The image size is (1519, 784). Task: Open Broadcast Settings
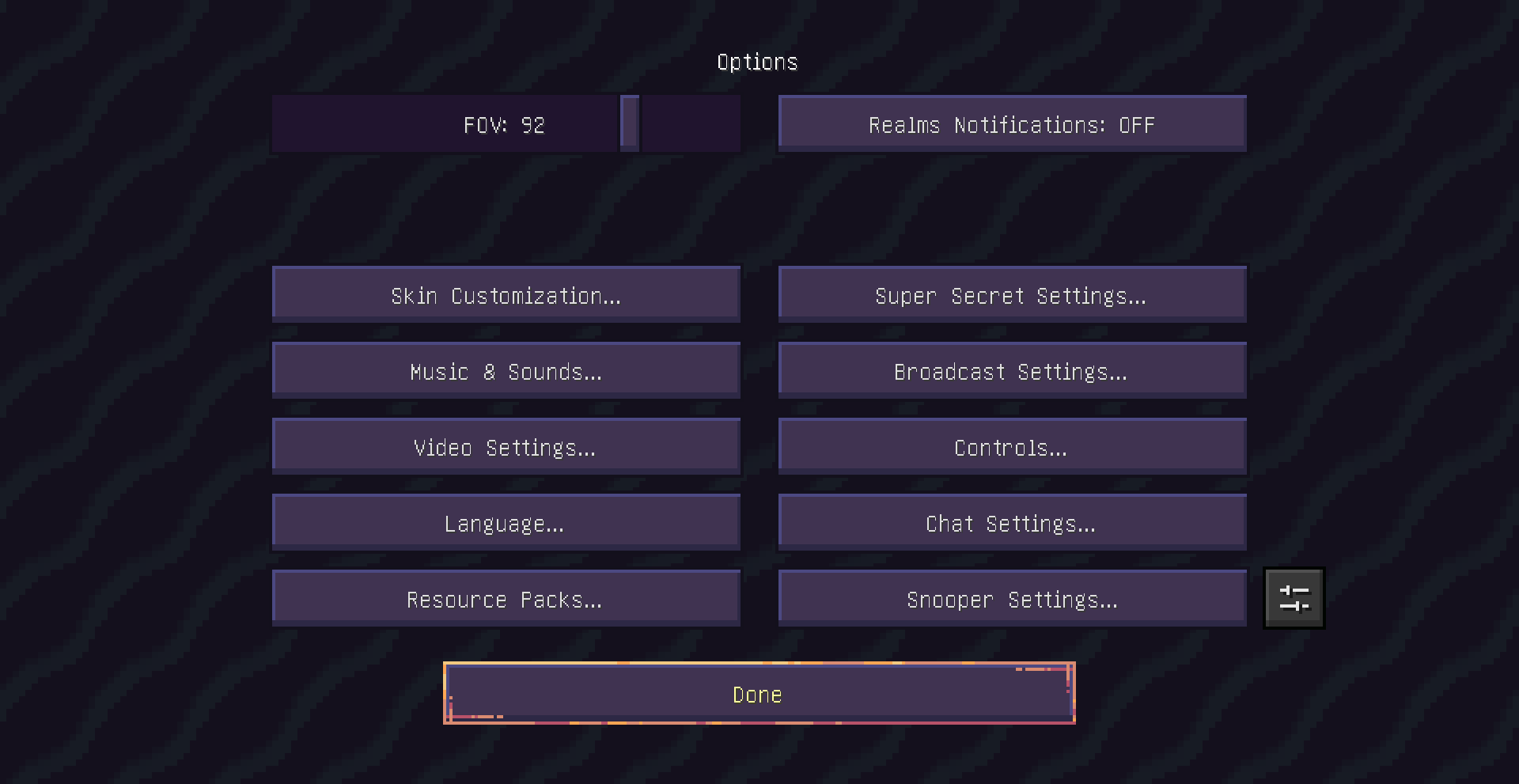[x=1011, y=369]
